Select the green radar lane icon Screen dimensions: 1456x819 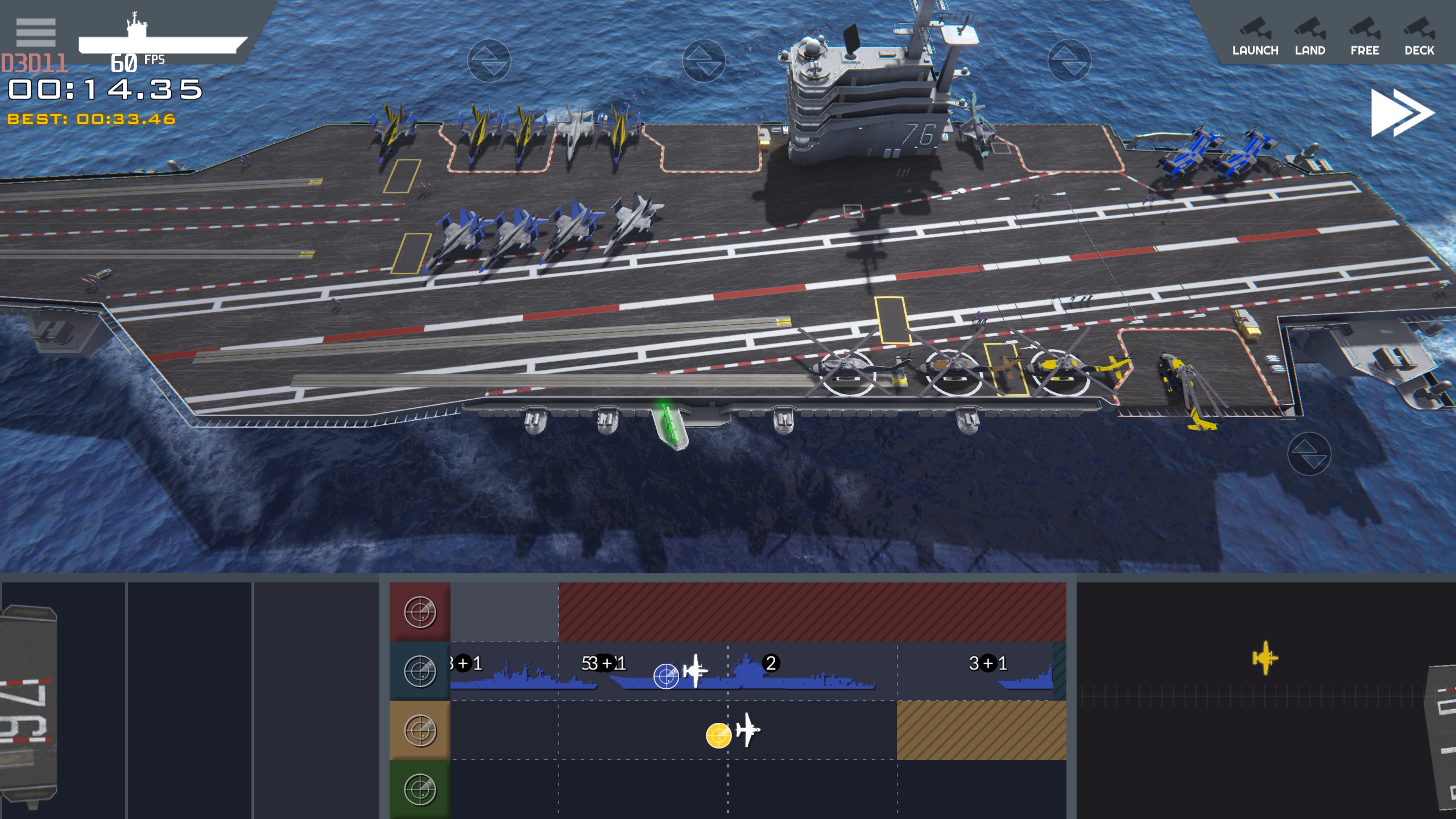[x=420, y=789]
